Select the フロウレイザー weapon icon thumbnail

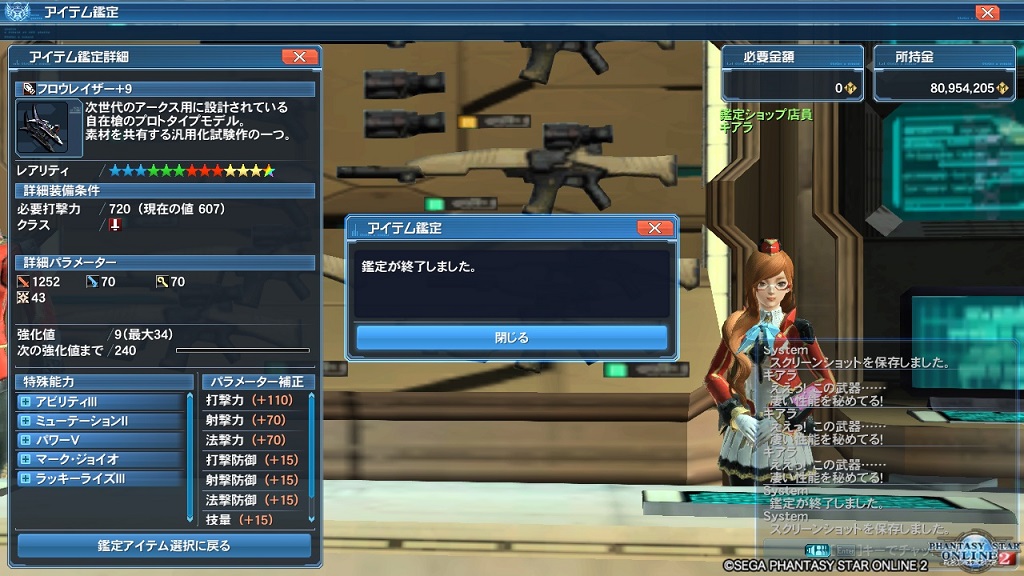(x=42, y=128)
